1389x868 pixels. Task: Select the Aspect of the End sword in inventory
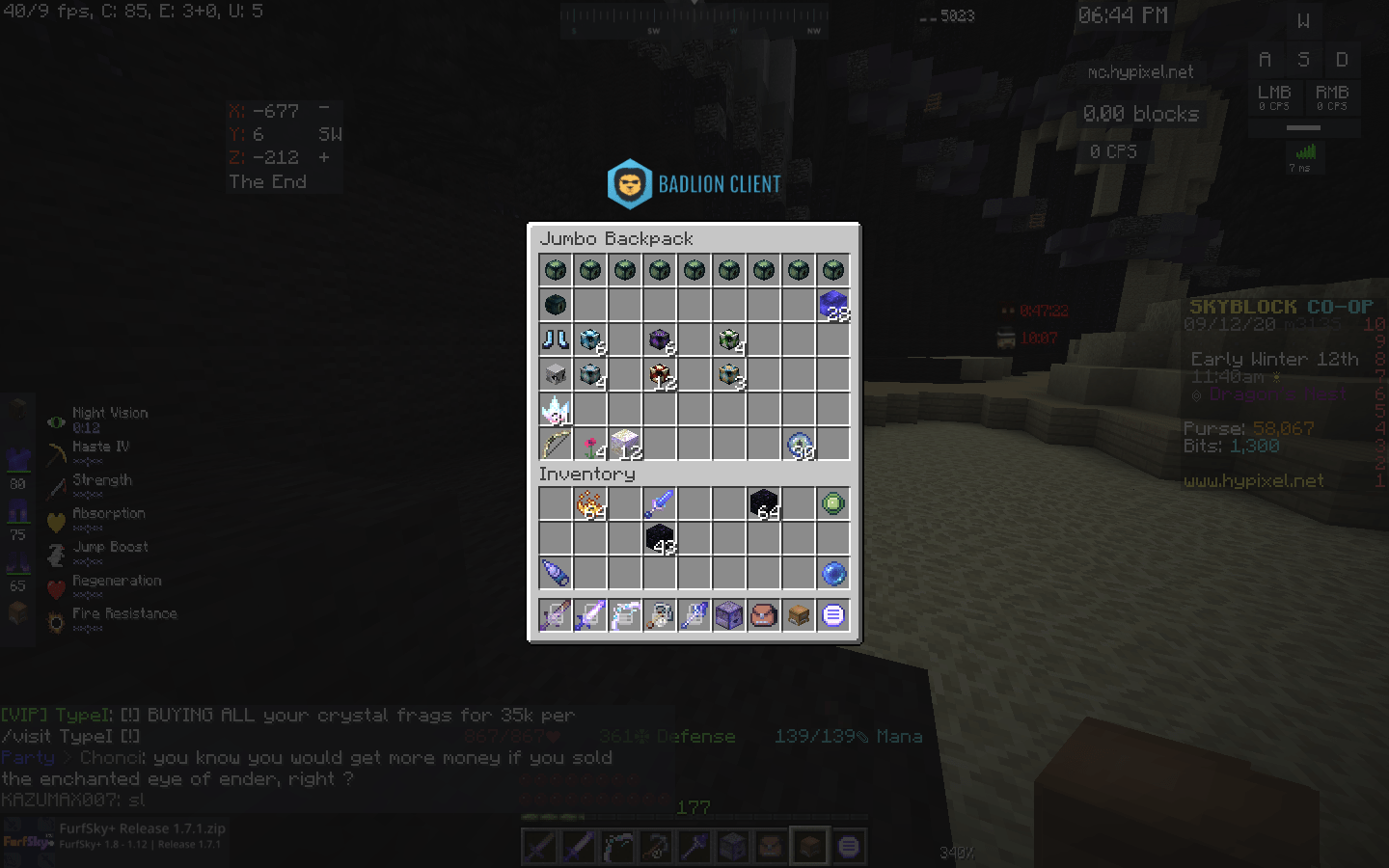coord(659,502)
